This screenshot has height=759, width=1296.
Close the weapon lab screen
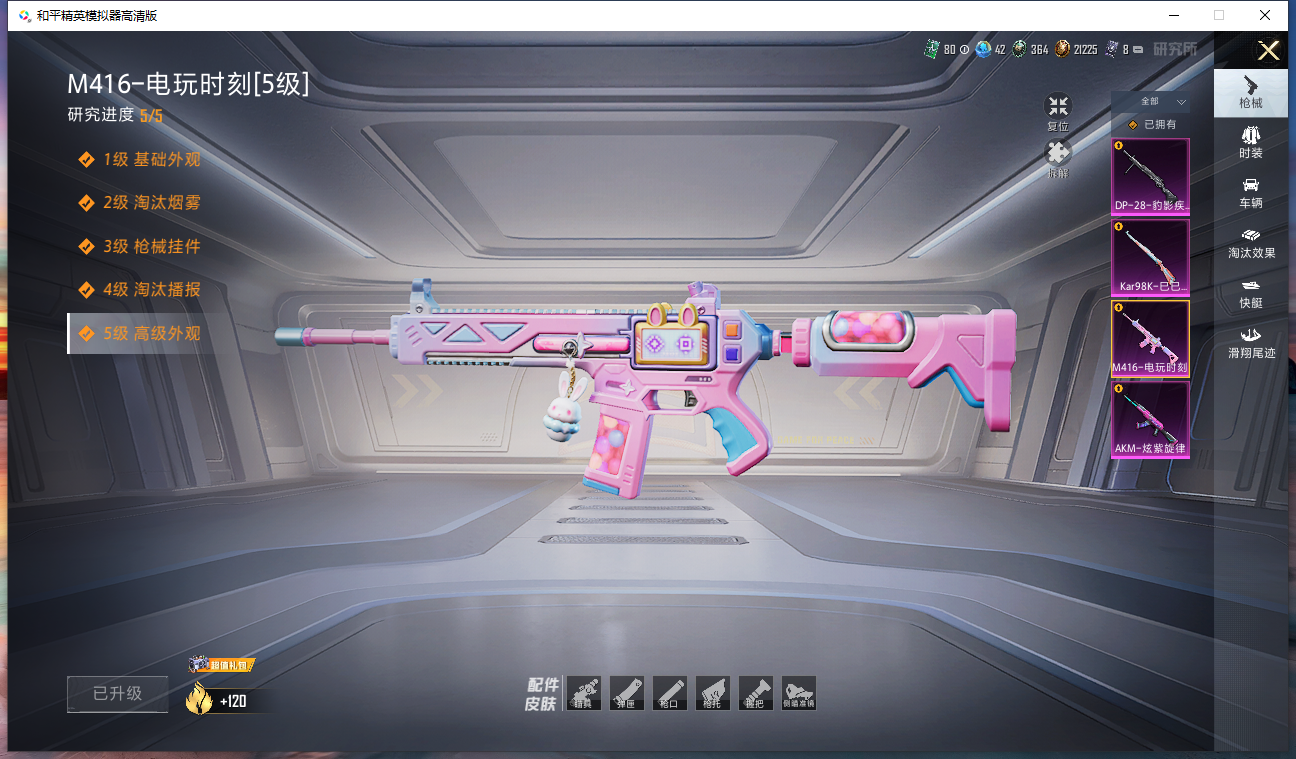[x=1268, y=51]
